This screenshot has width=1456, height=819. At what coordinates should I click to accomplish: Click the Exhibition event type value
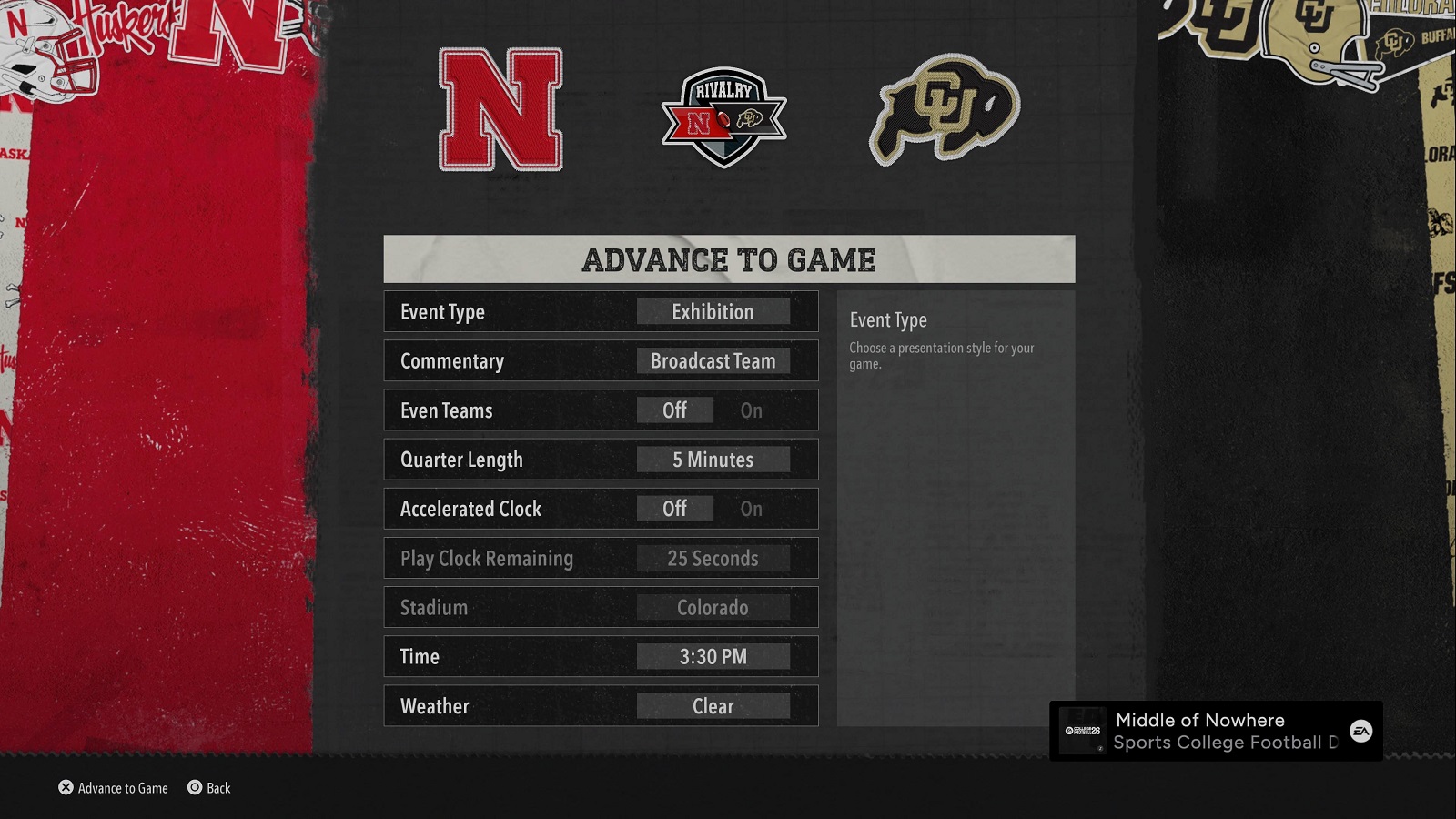[x=713, y=312]
